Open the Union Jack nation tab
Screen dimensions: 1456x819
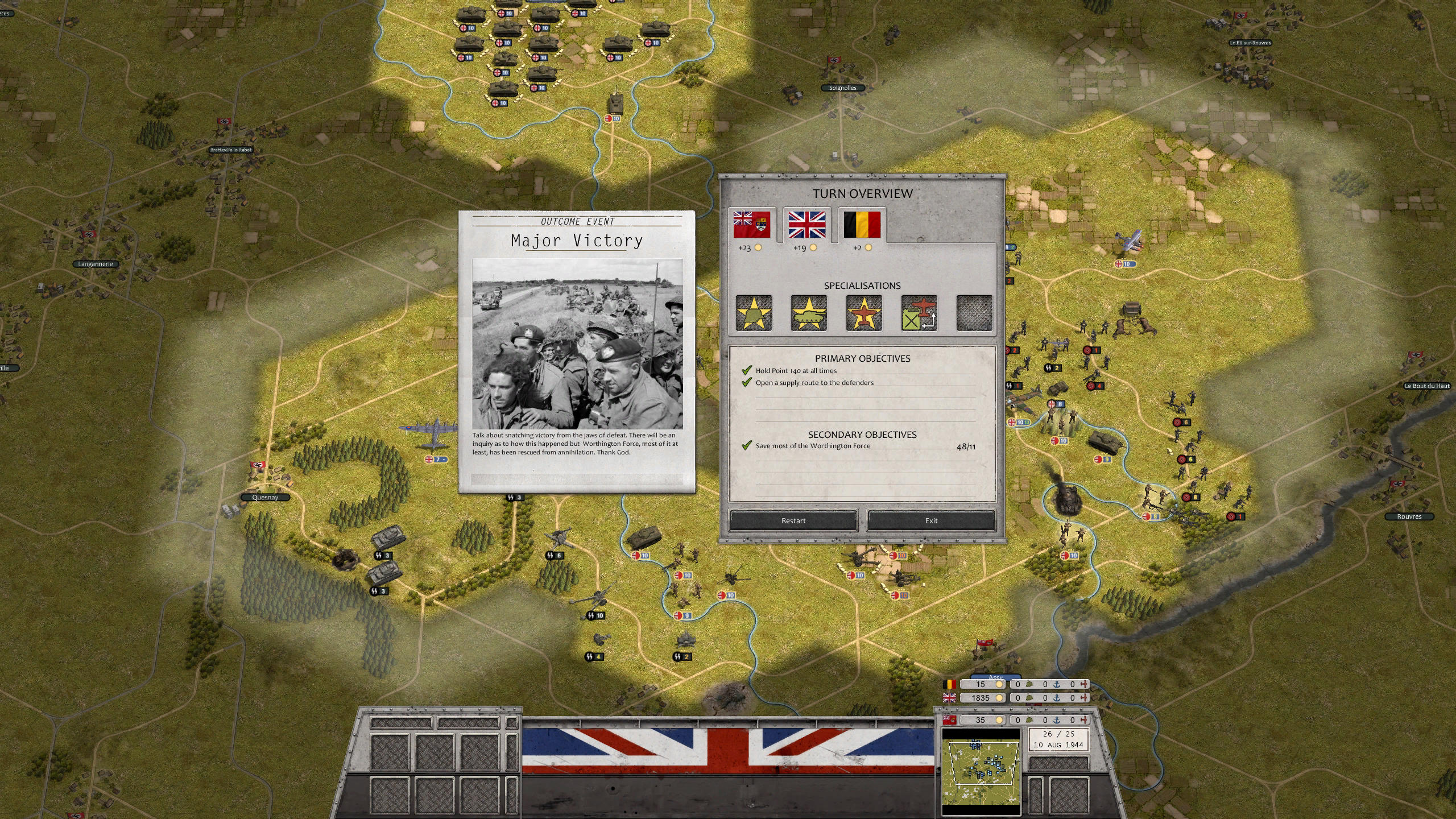click(x=806, y=225)
